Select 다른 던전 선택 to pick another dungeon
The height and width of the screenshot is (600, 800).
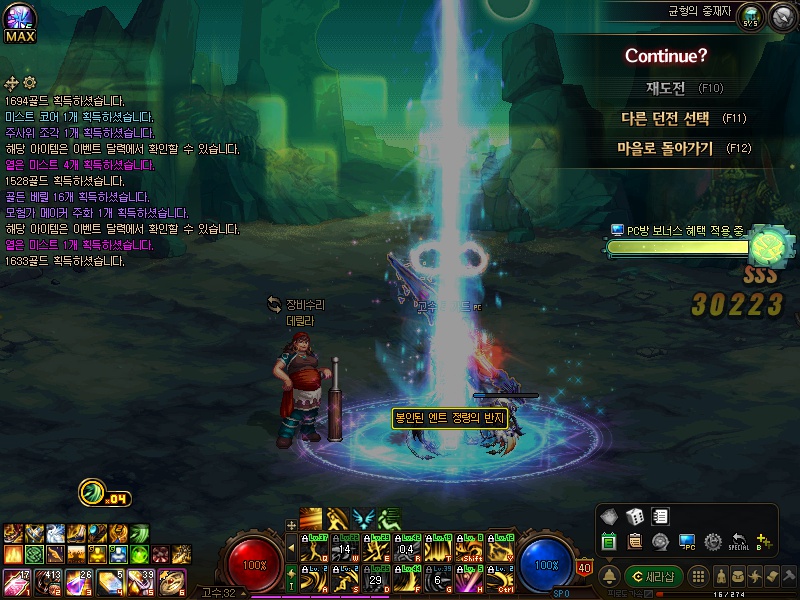[x=665, y=118]
